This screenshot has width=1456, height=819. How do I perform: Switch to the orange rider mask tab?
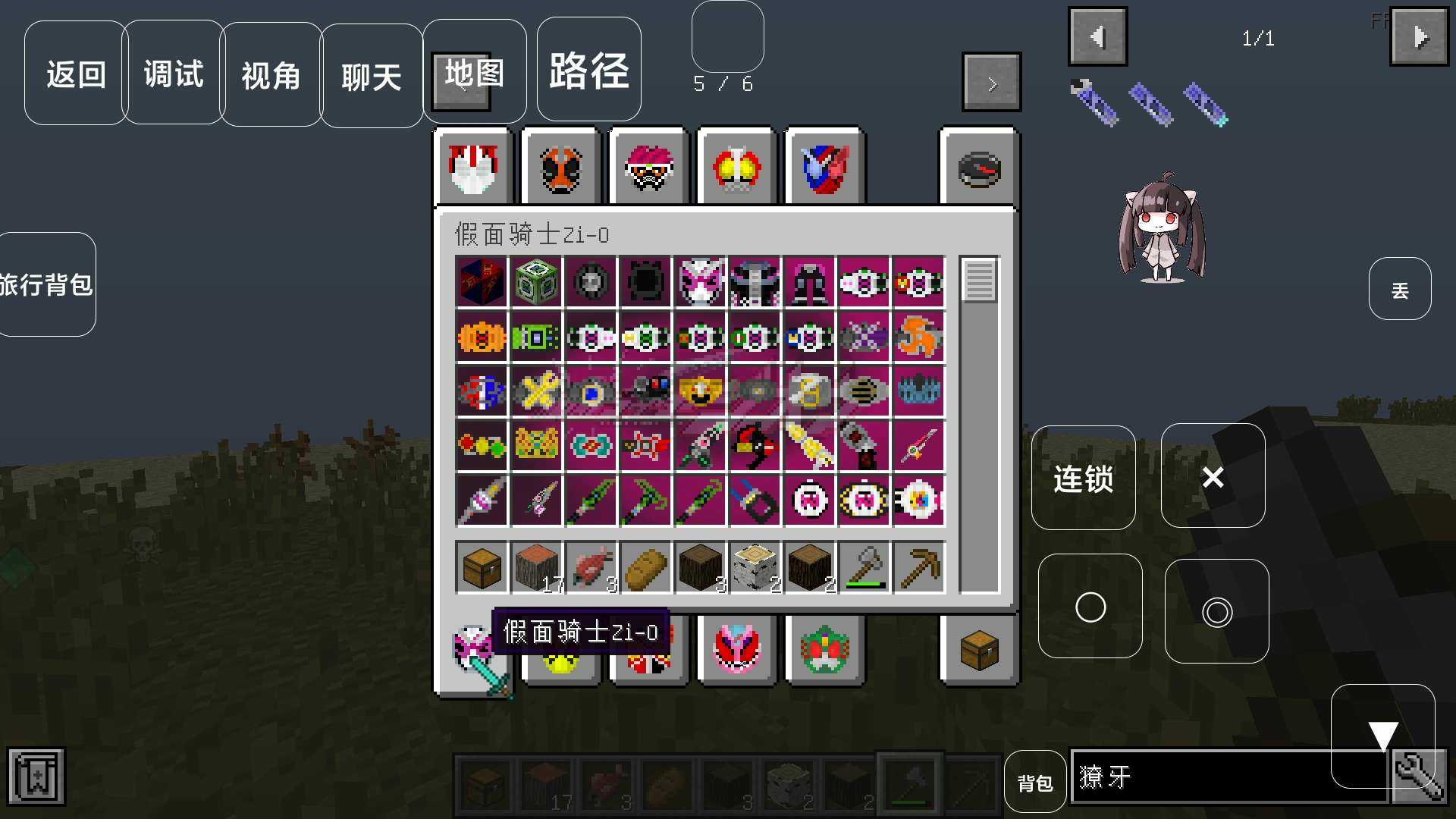(560, 167)
